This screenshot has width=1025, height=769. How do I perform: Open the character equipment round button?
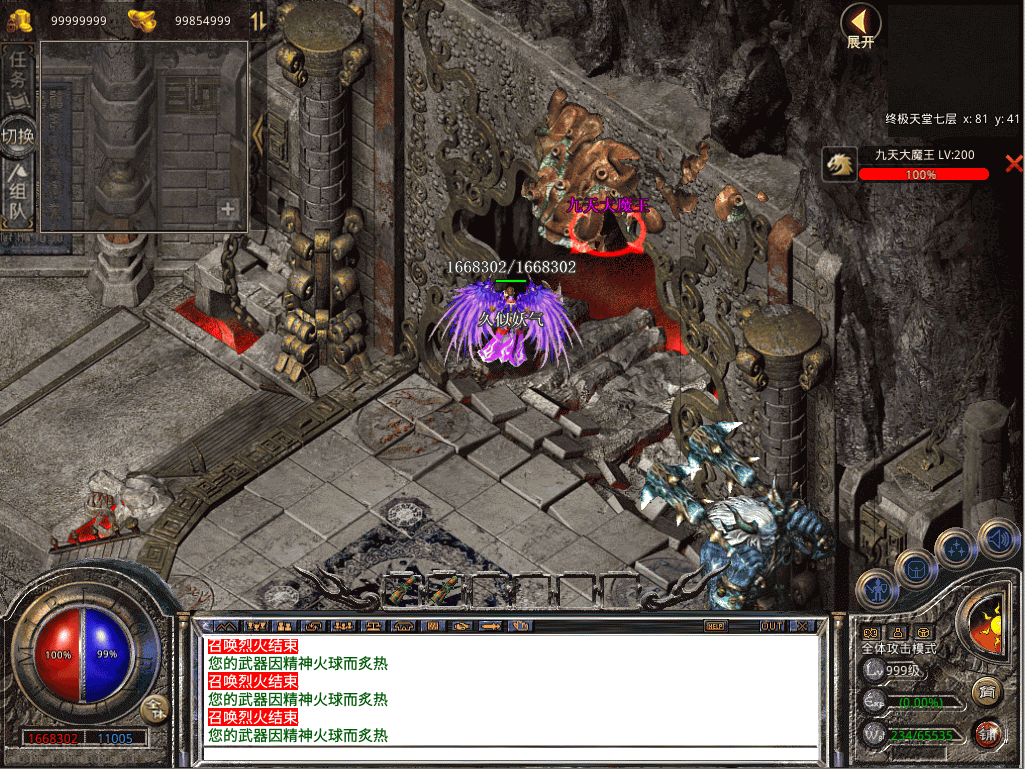[877, 589]
